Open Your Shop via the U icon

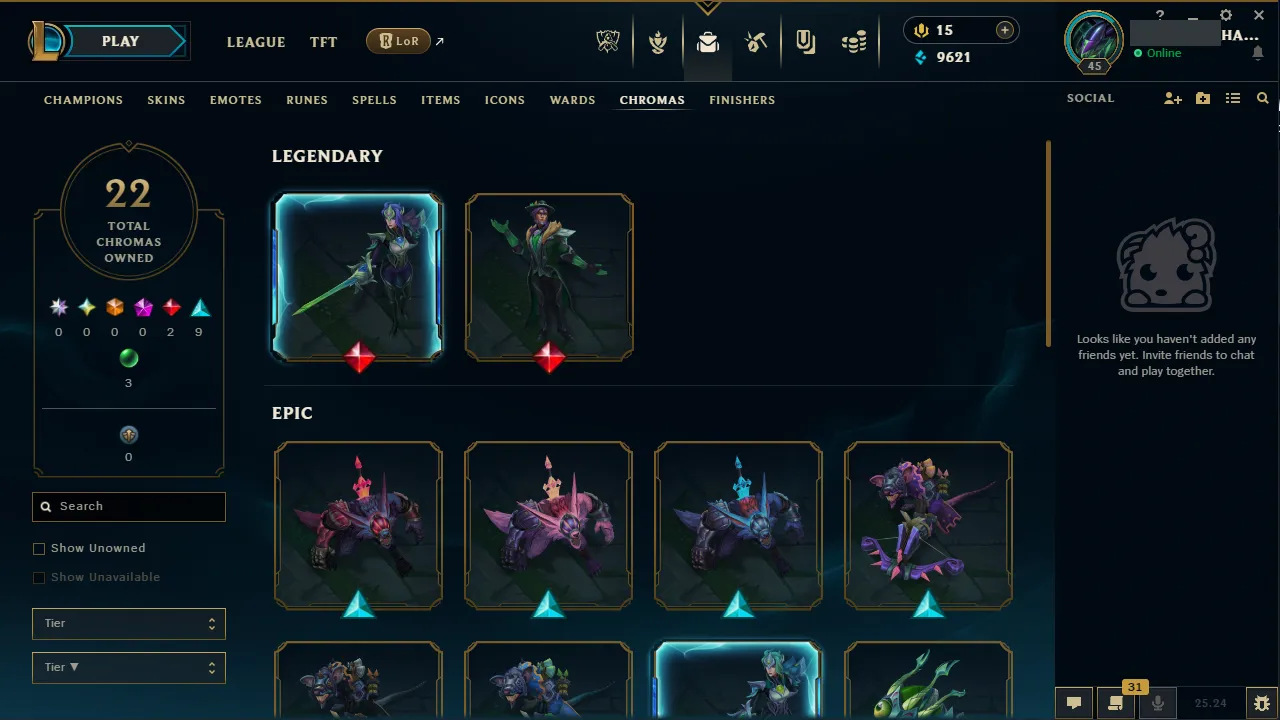click(x=805, y=41)
